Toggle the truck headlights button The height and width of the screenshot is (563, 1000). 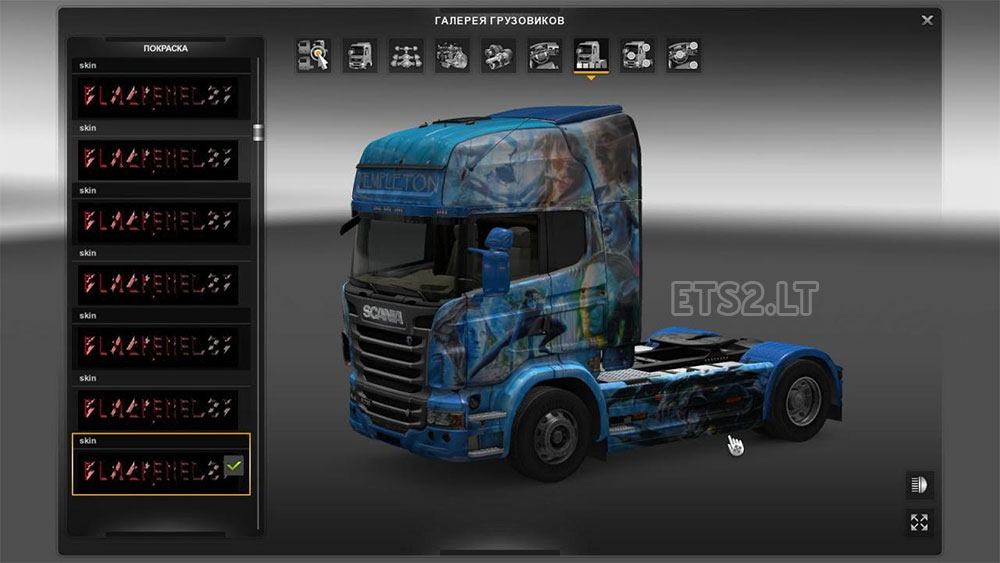tap(919, 485)
